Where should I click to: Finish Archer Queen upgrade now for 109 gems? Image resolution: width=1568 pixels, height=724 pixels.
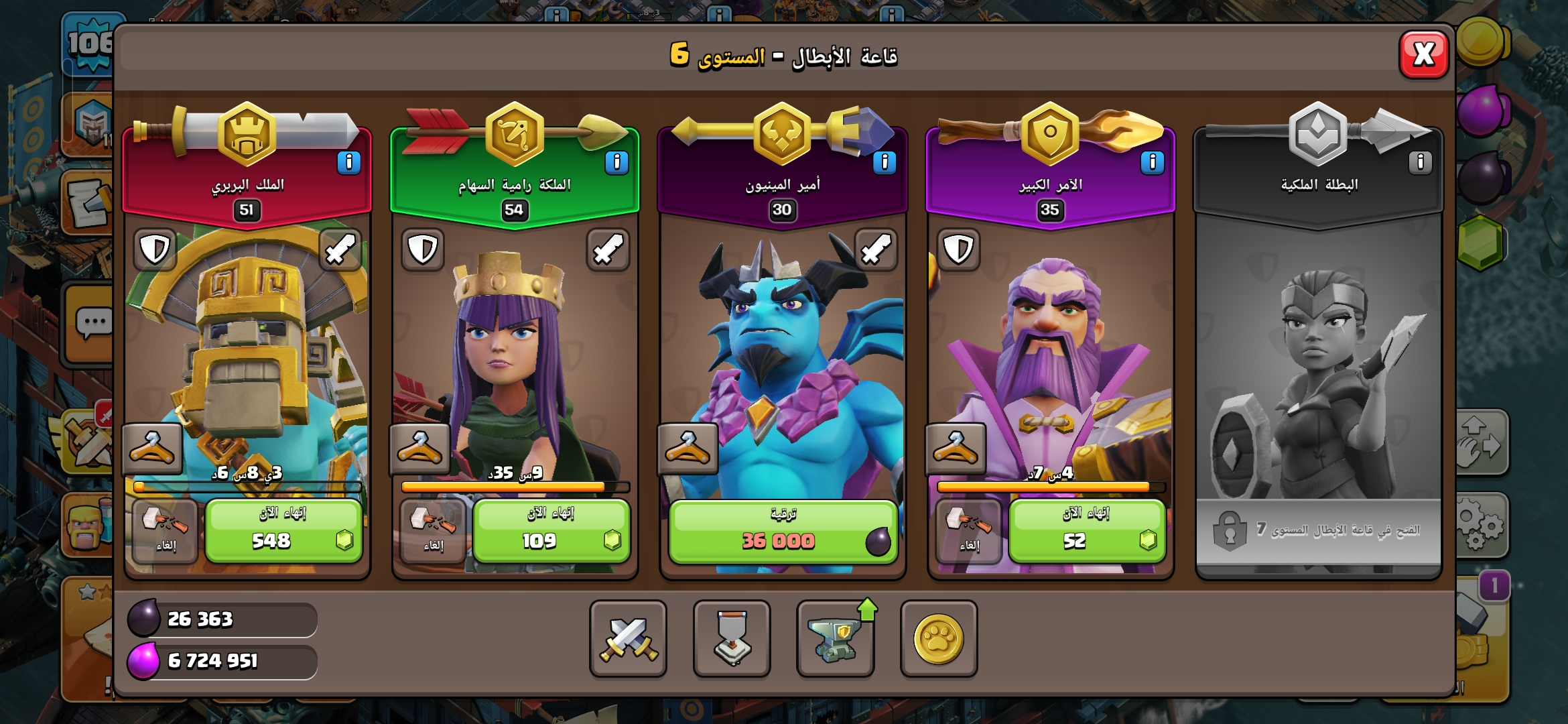point(551,531)
